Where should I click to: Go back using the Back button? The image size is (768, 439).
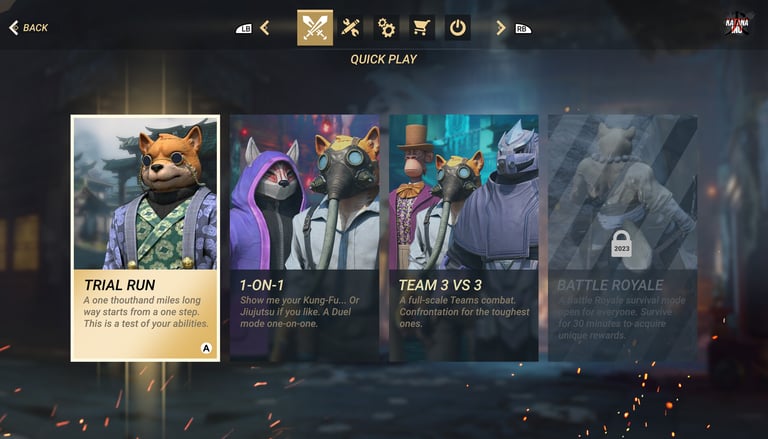point(28,27)
